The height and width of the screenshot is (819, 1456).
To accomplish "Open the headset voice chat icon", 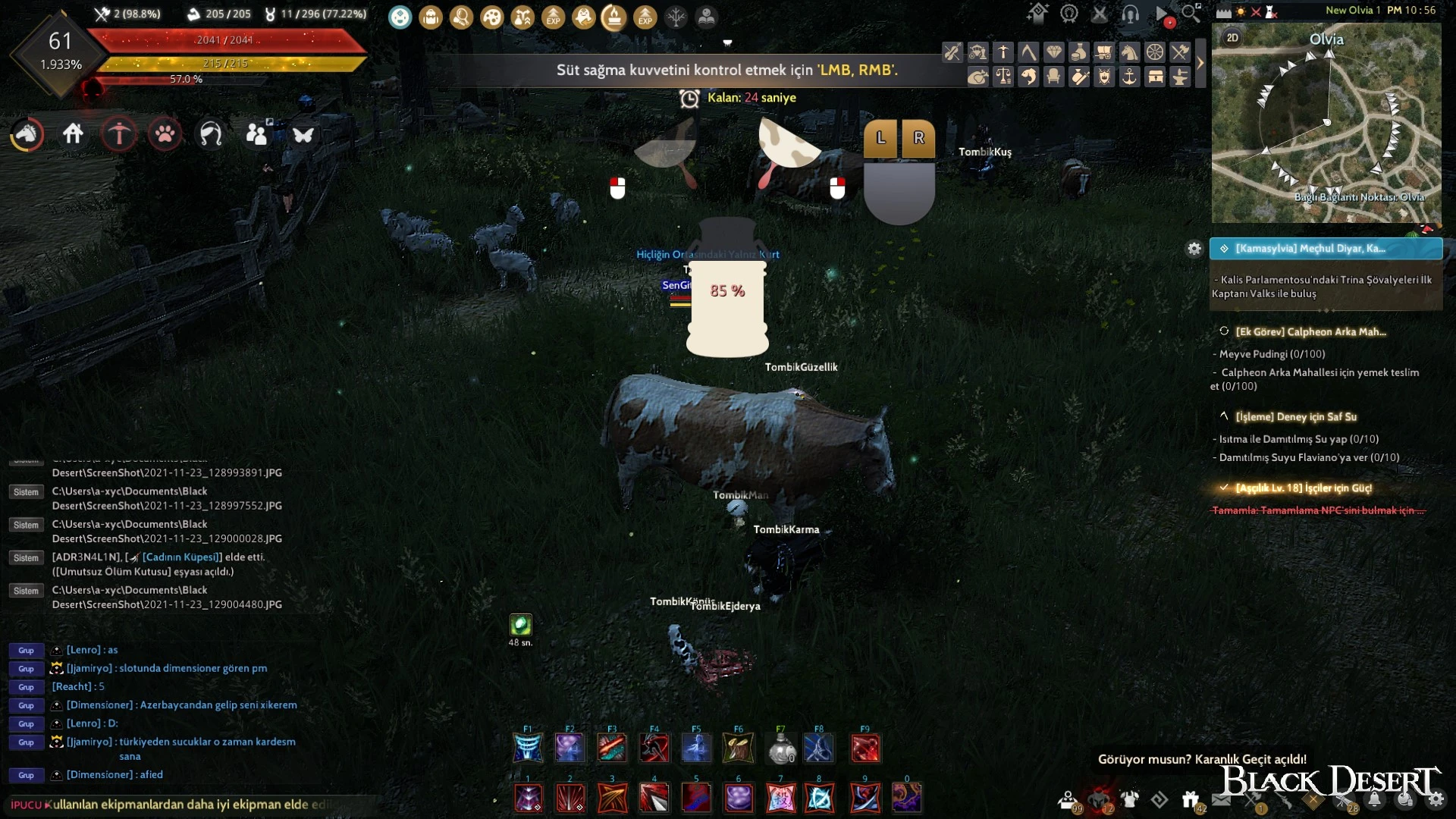I will pyautogui.click(x=1130, y=14).
